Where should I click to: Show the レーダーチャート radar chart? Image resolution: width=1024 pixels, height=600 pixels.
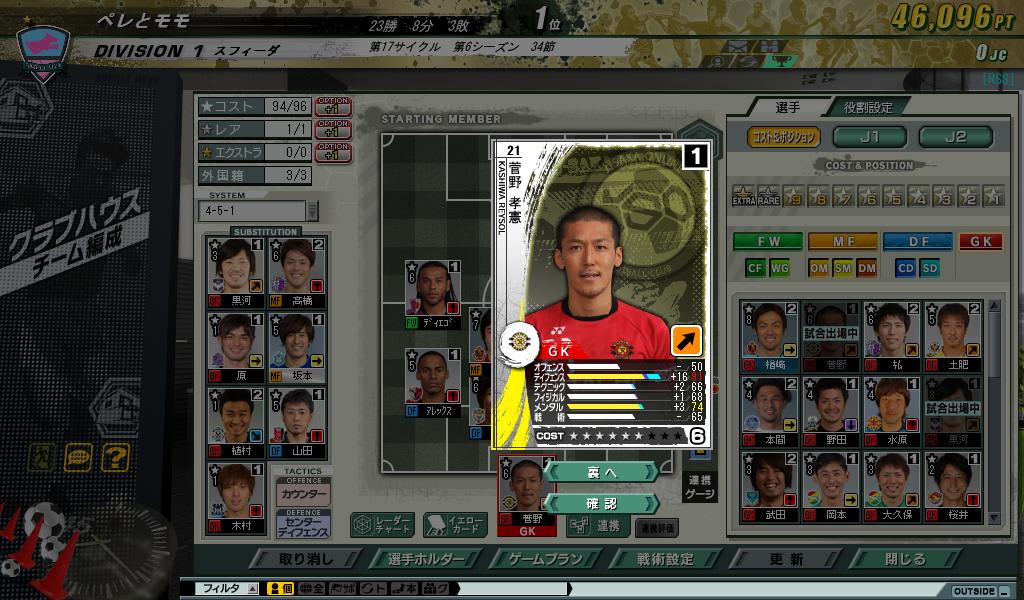coord(381,525)
